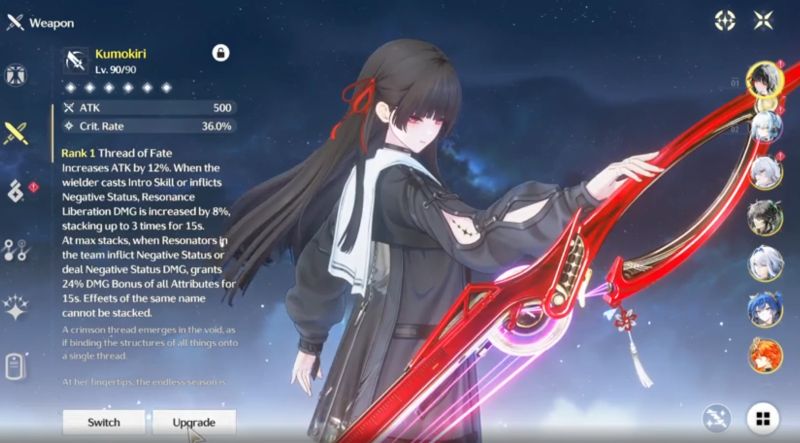Click the Kumokiri weapon icon
The image size is (800, 443).
tap(77, 59)
